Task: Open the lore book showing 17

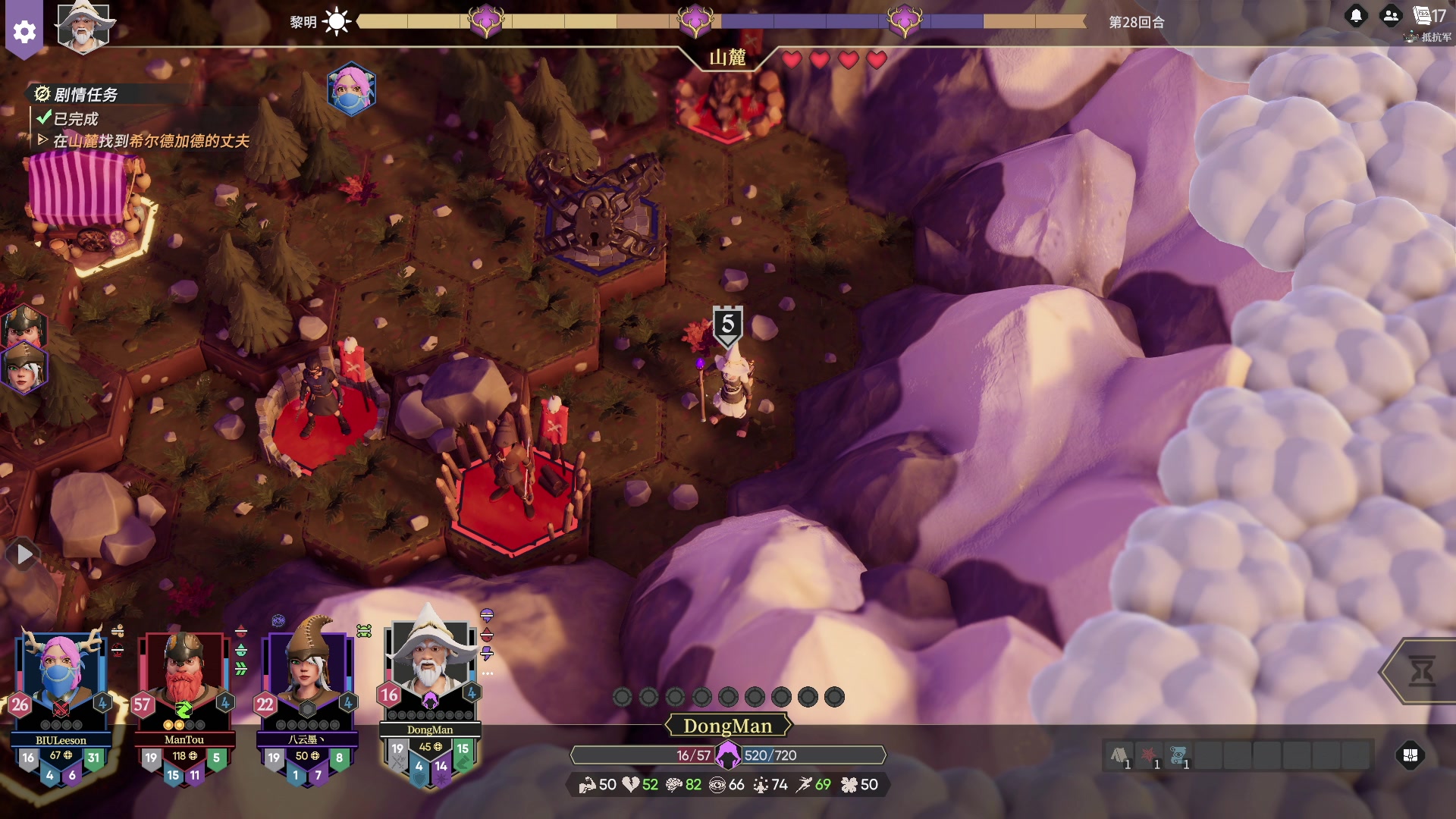Action: (1429, 15)
